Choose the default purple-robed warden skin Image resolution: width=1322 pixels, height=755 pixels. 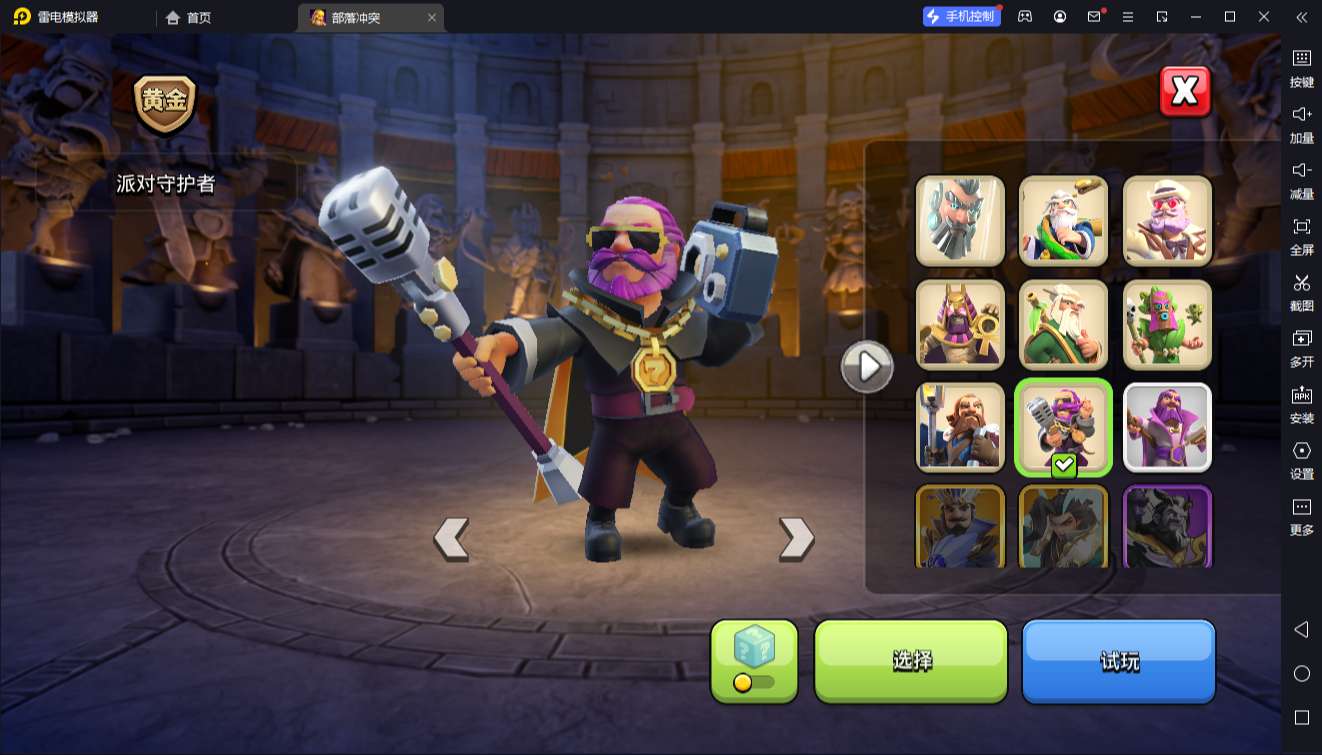click(x=1167, y=427)
